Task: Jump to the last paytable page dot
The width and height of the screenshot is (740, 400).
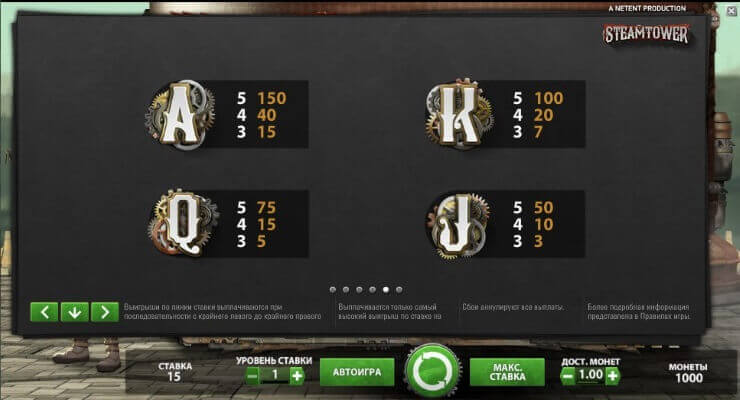Action: coord(399,289)
